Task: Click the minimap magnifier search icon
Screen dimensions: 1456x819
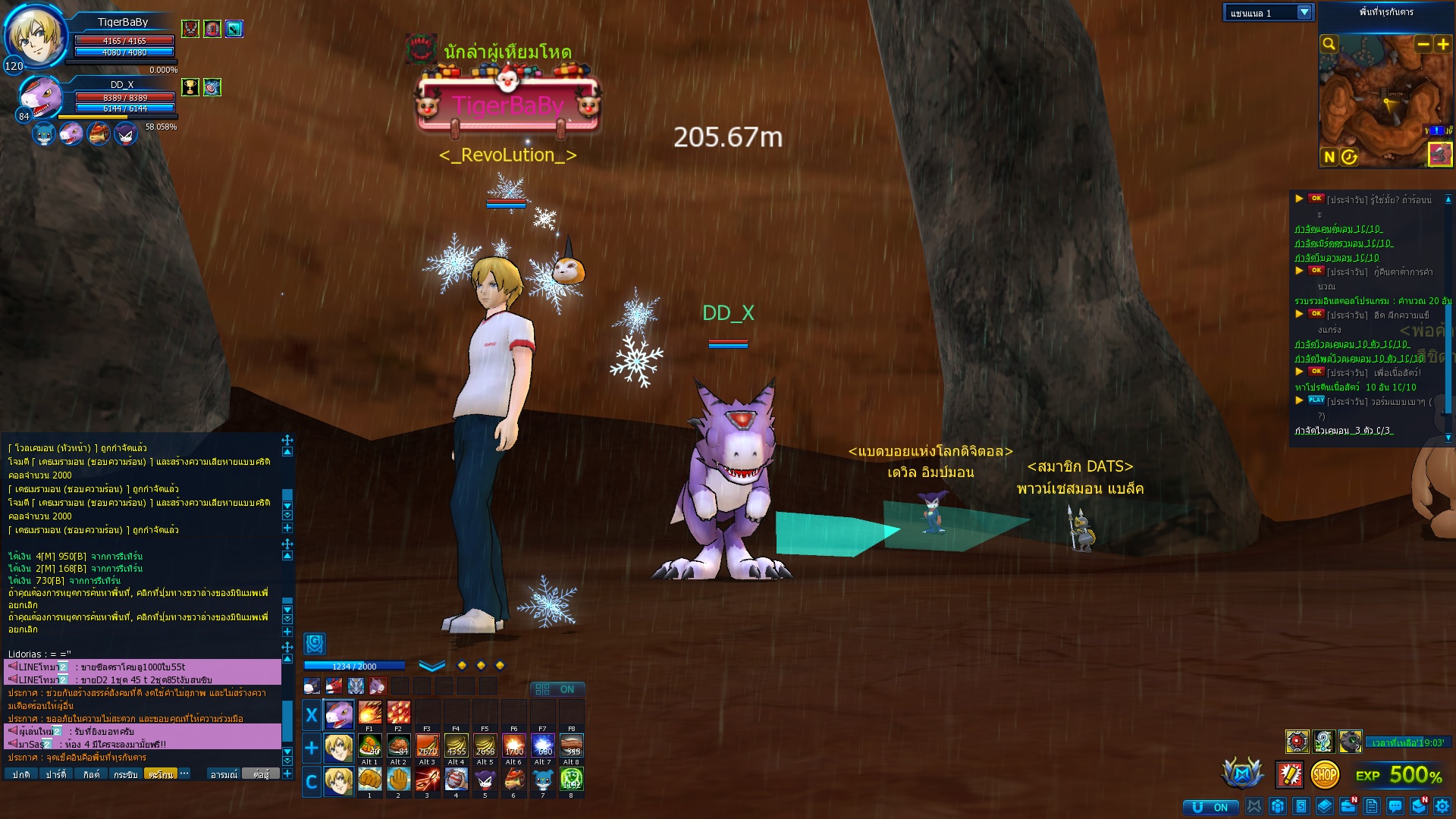Action: (1329, 44)
